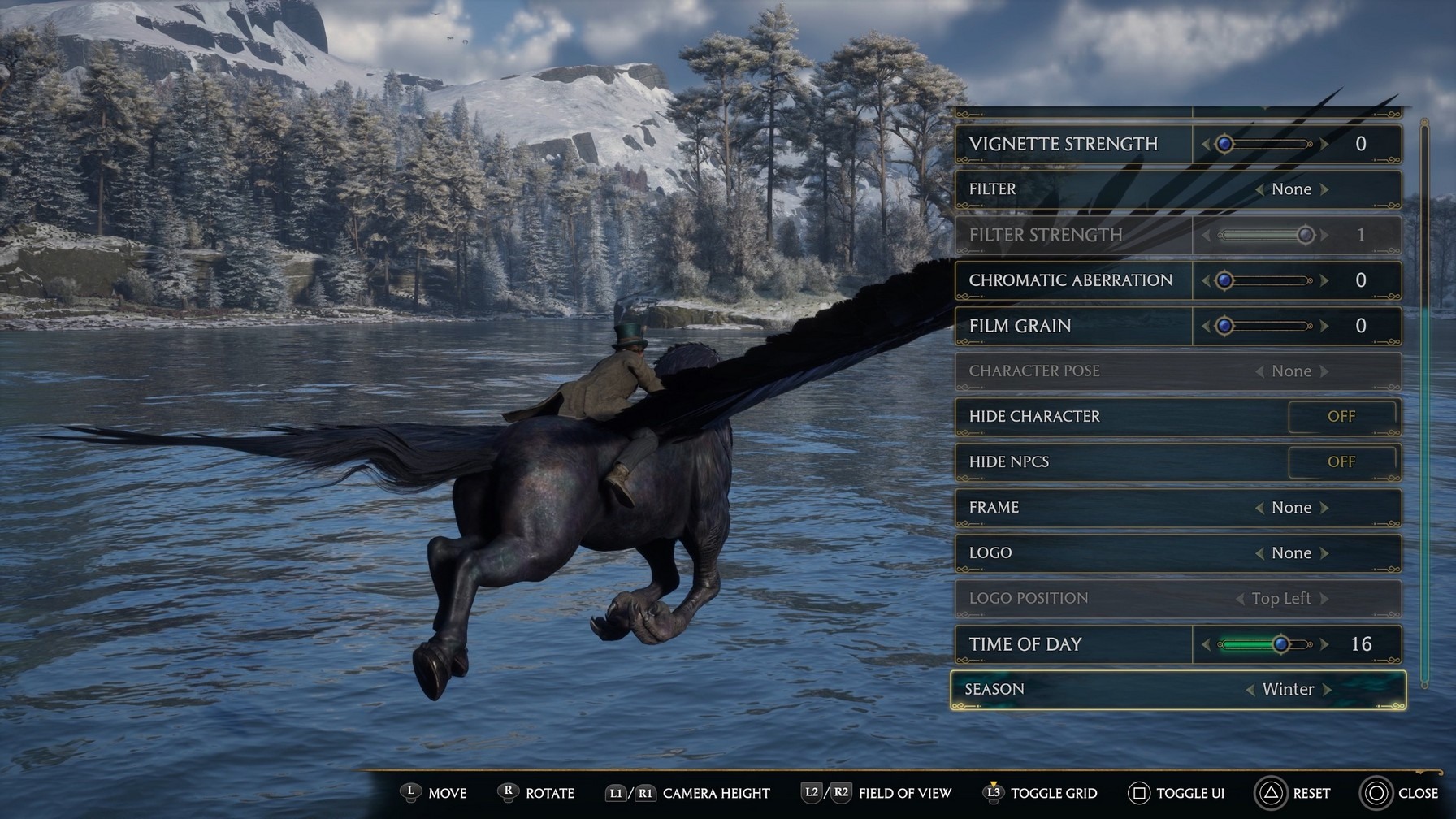Click the Chromatic Aberration slider handle
1456x819 pixels.
1224,281
